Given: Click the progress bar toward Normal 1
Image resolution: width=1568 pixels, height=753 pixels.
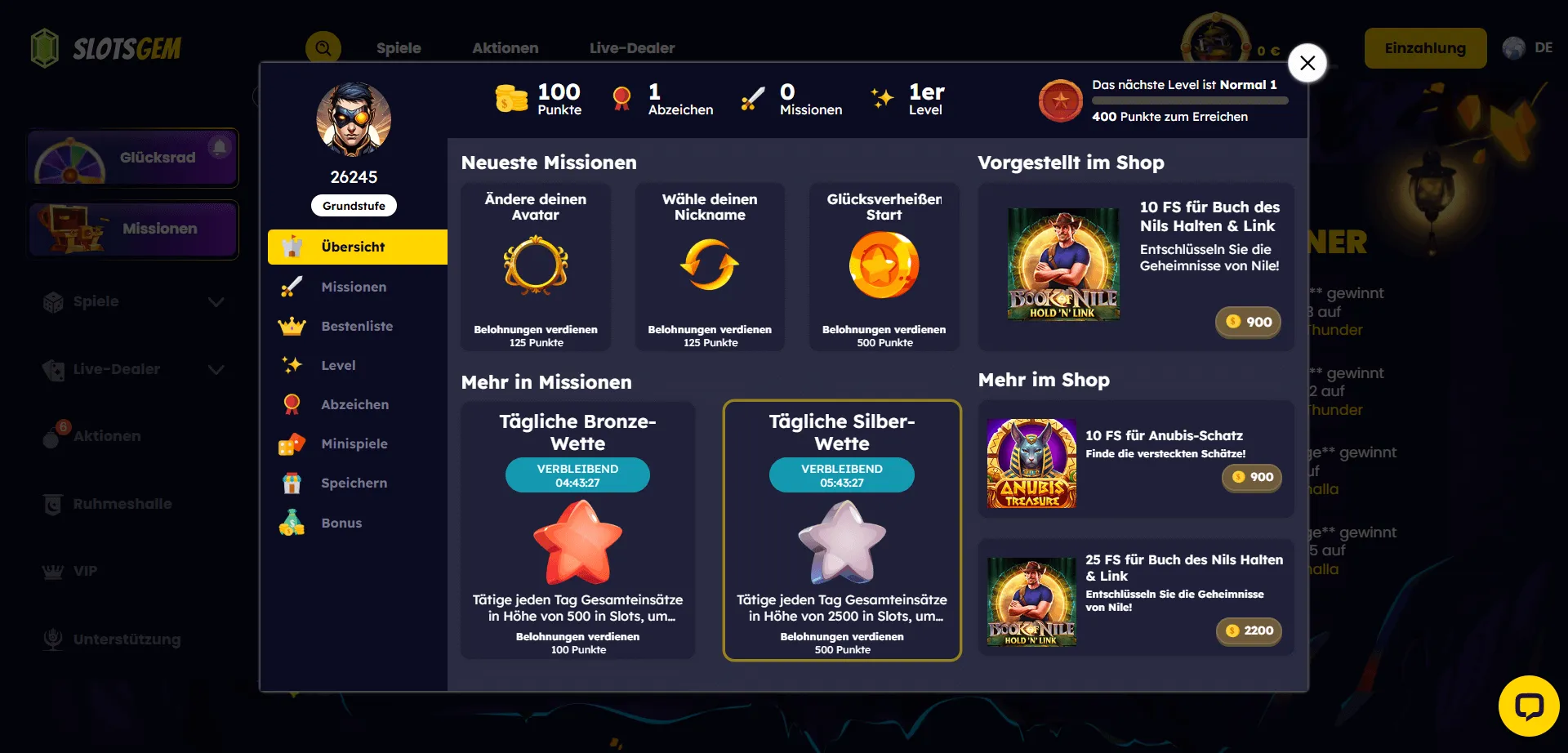Looking at the screenshot, I should point(1189,100).
